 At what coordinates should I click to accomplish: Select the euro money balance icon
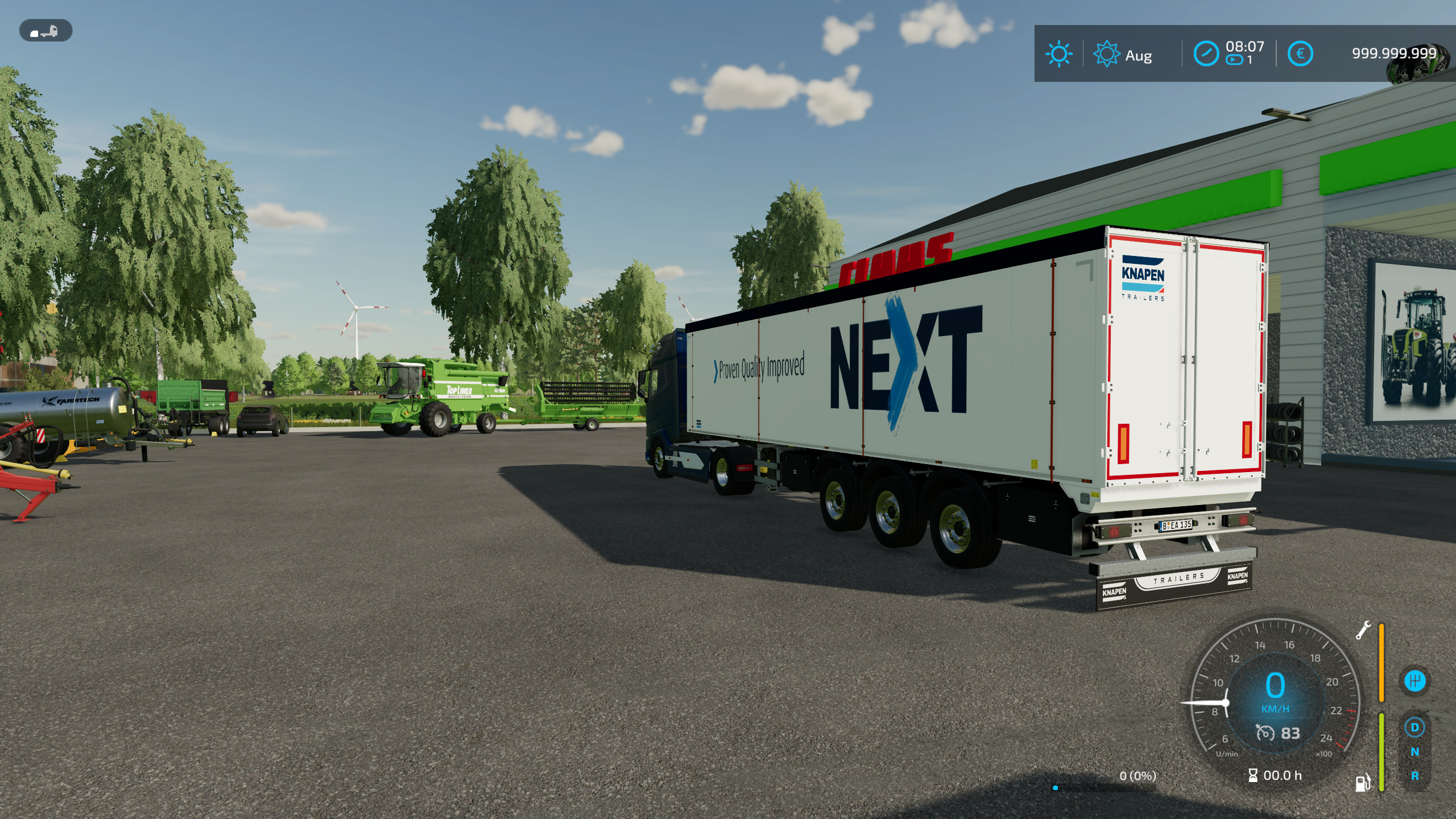click(x=1300, y=54)
